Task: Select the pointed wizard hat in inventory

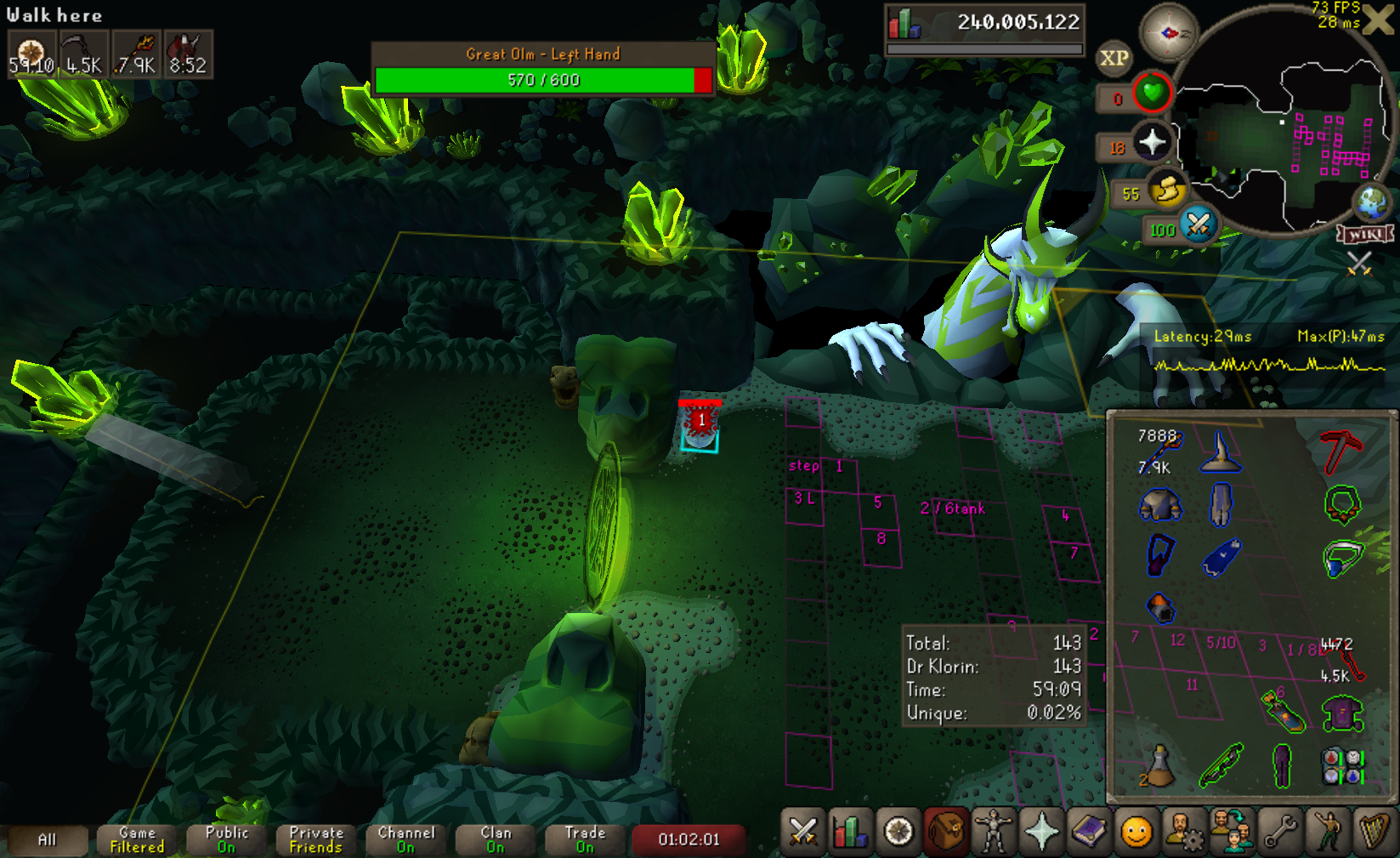Action: [x=1221, y=452]
